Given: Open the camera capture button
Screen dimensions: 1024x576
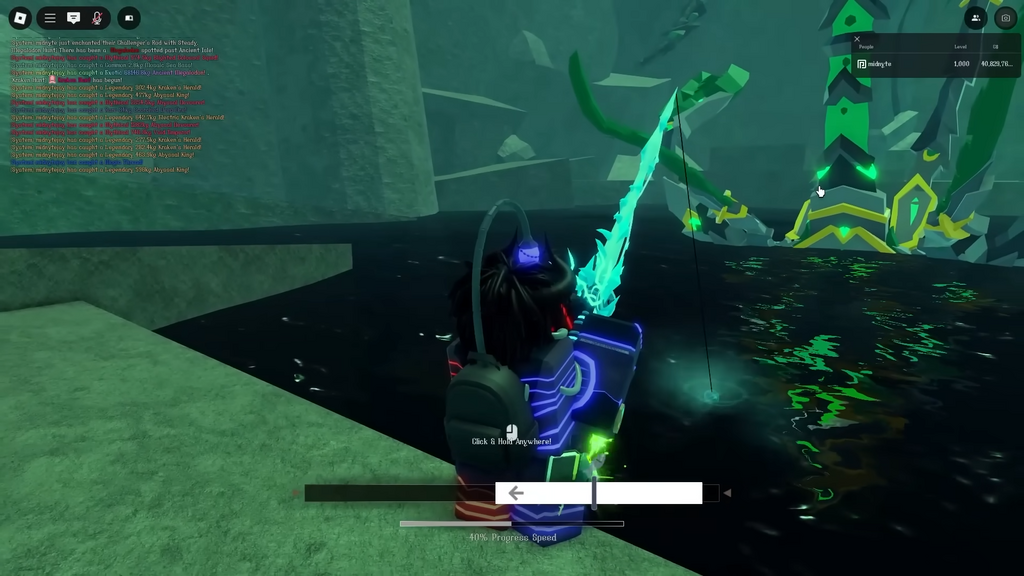Looking at the screenshot, I should point(1005,18).
